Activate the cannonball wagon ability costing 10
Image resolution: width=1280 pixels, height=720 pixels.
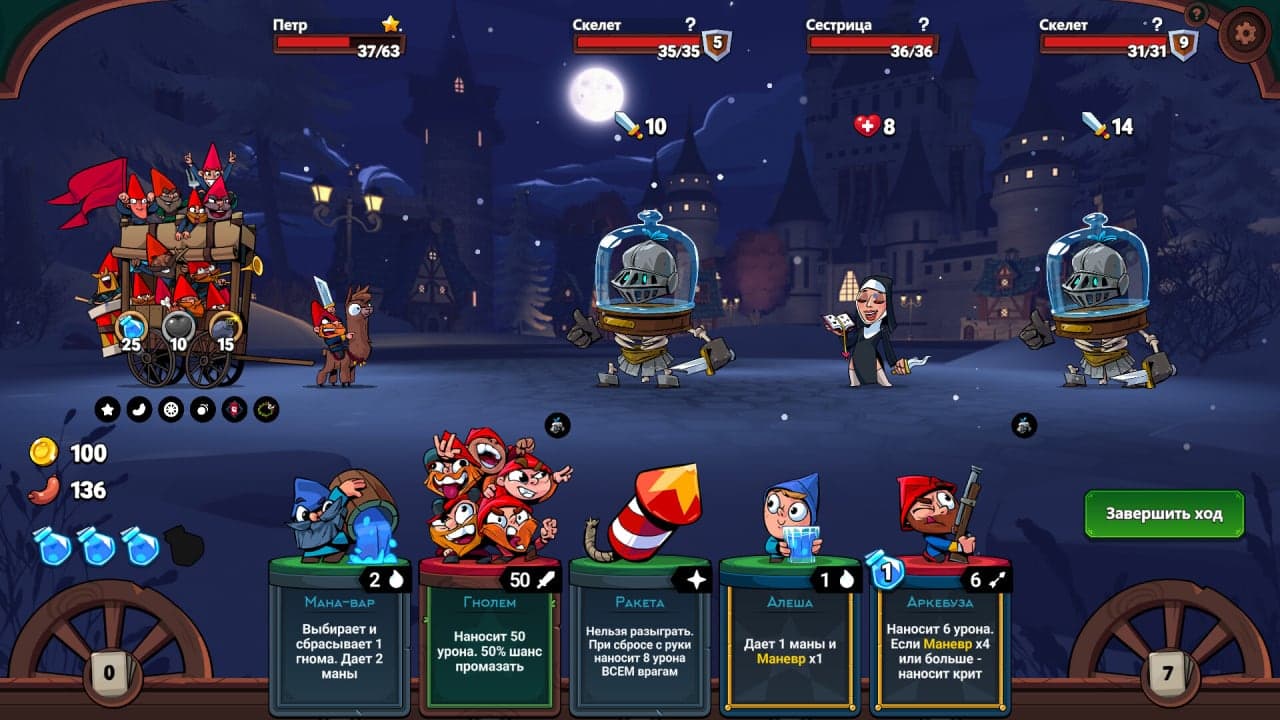179,328
